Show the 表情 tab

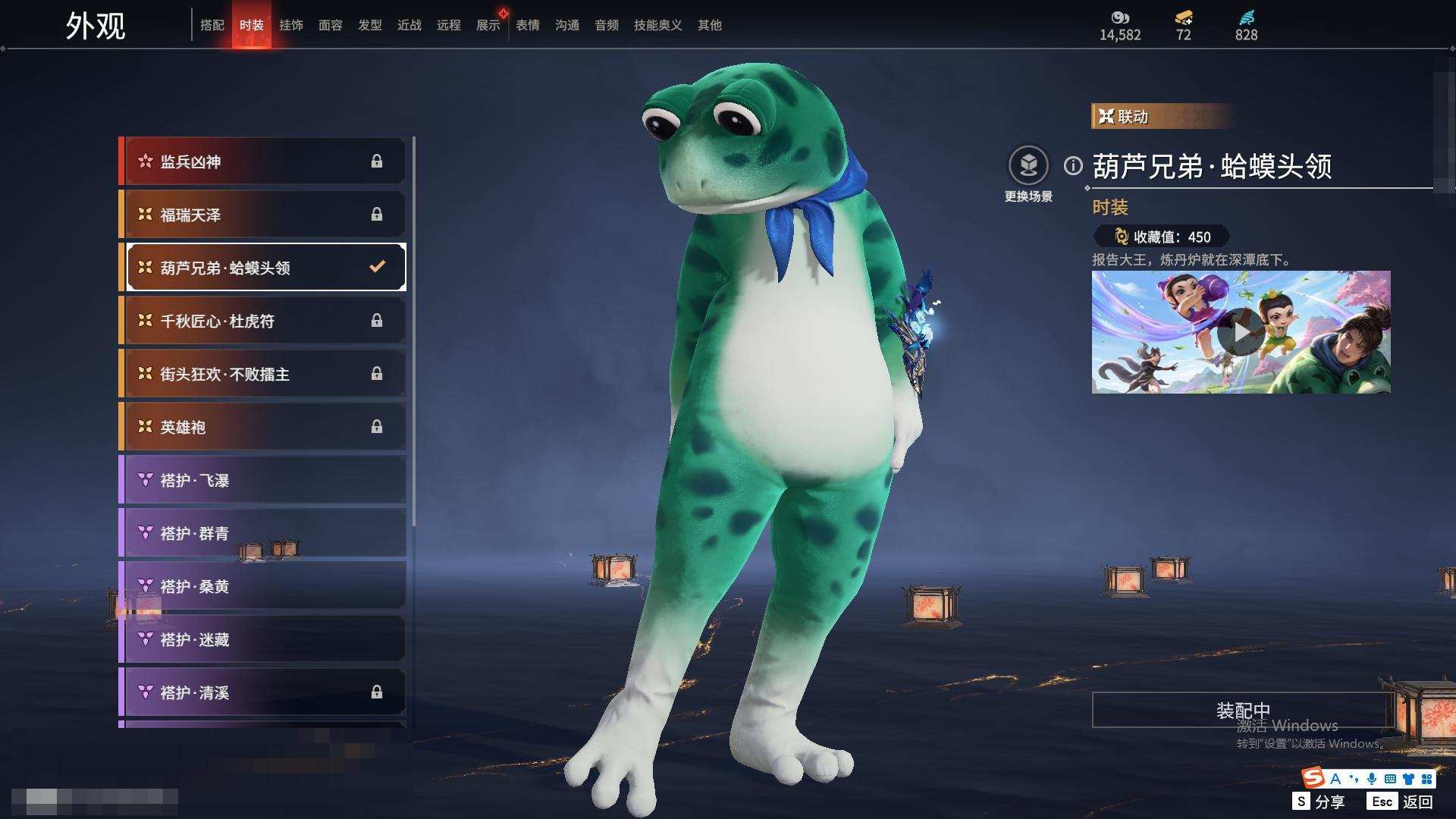(x=528, y=25)
